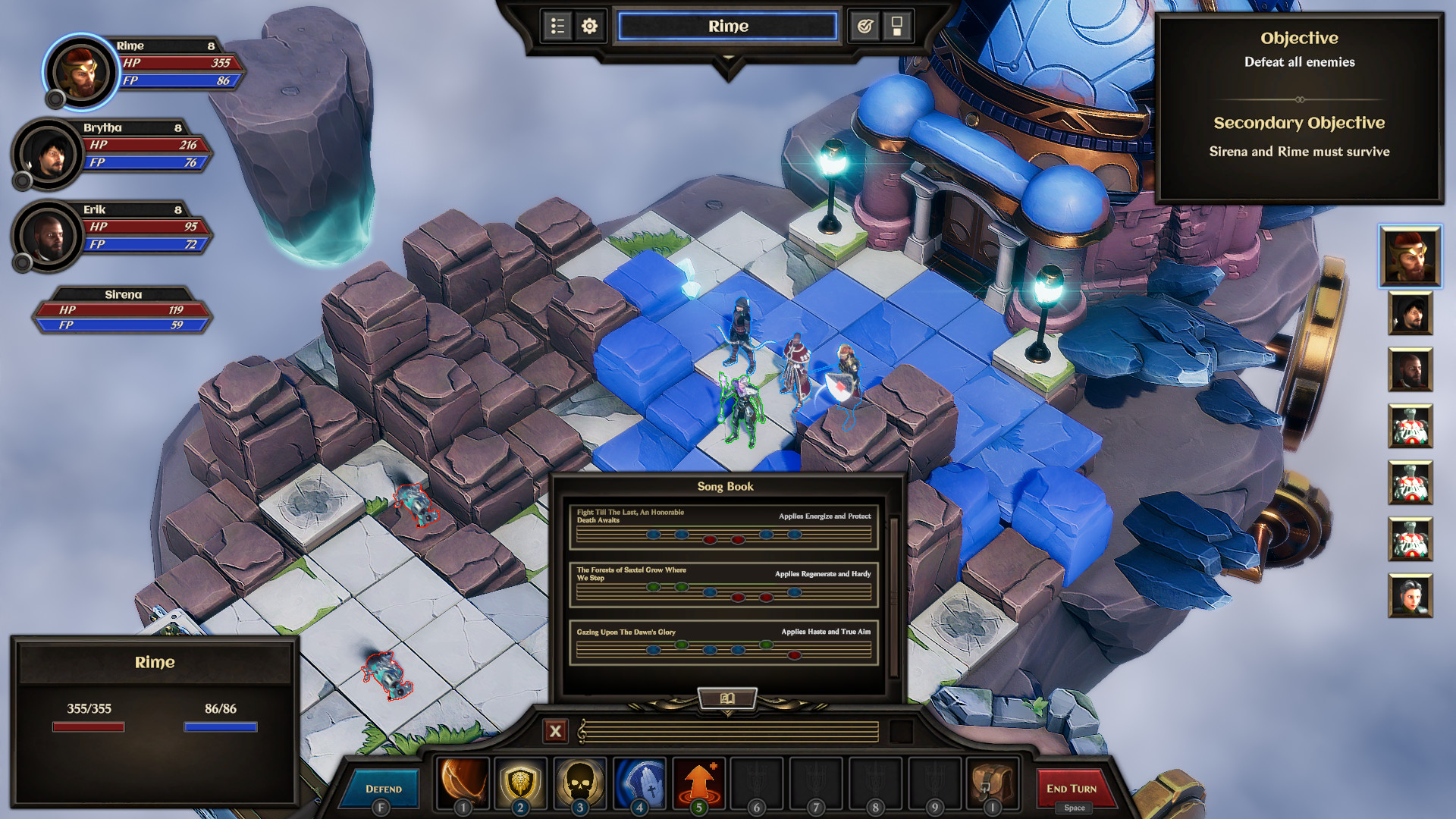The width and height of the screenshot is (1456, 819).
Task: Toggle the tile height display icon
Action: coord(896,25)
